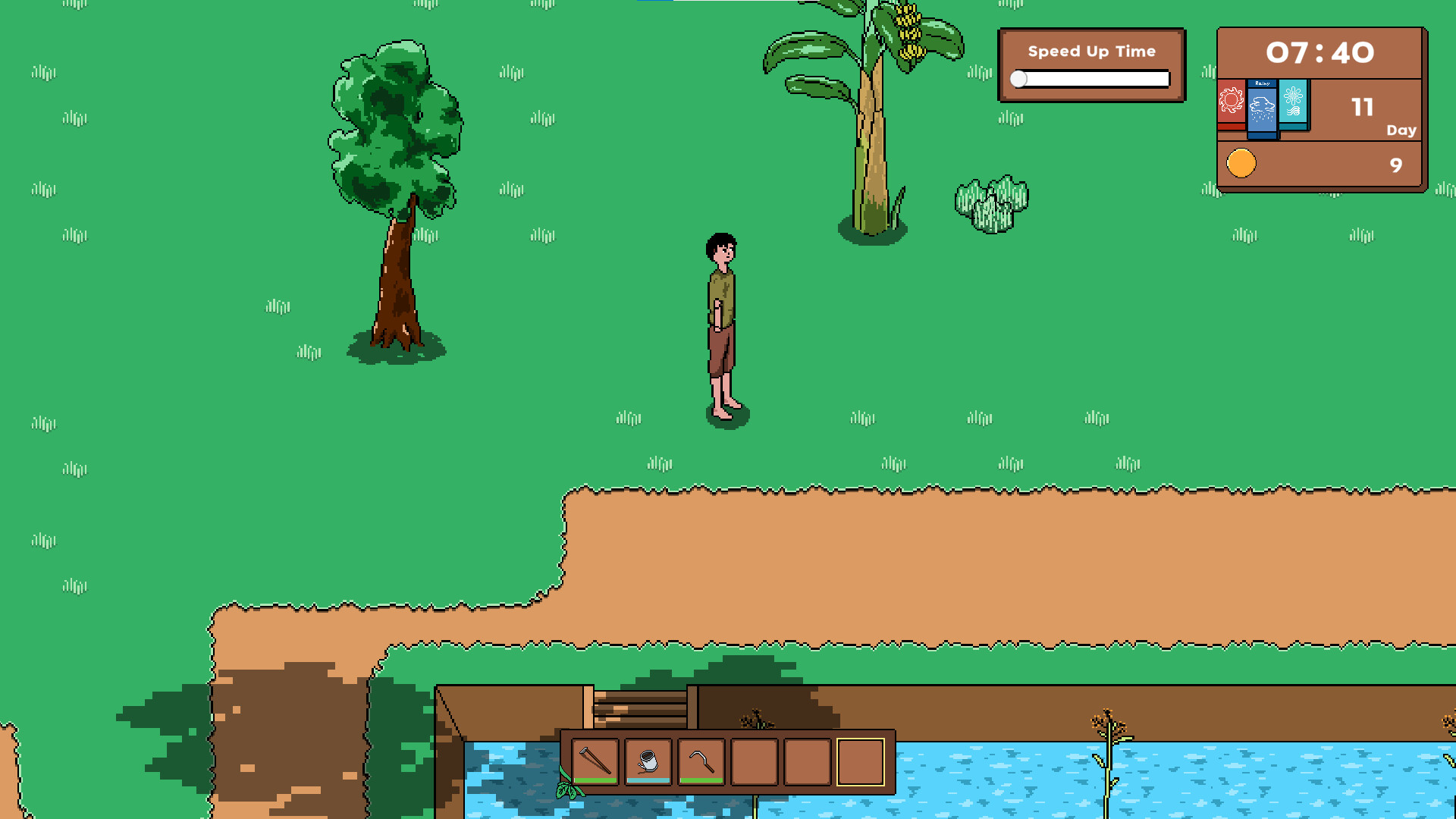Click the 07:40 clock display
Image resolution: width=1456 pixels, height=819 pixels.
tap(1320, 53)
